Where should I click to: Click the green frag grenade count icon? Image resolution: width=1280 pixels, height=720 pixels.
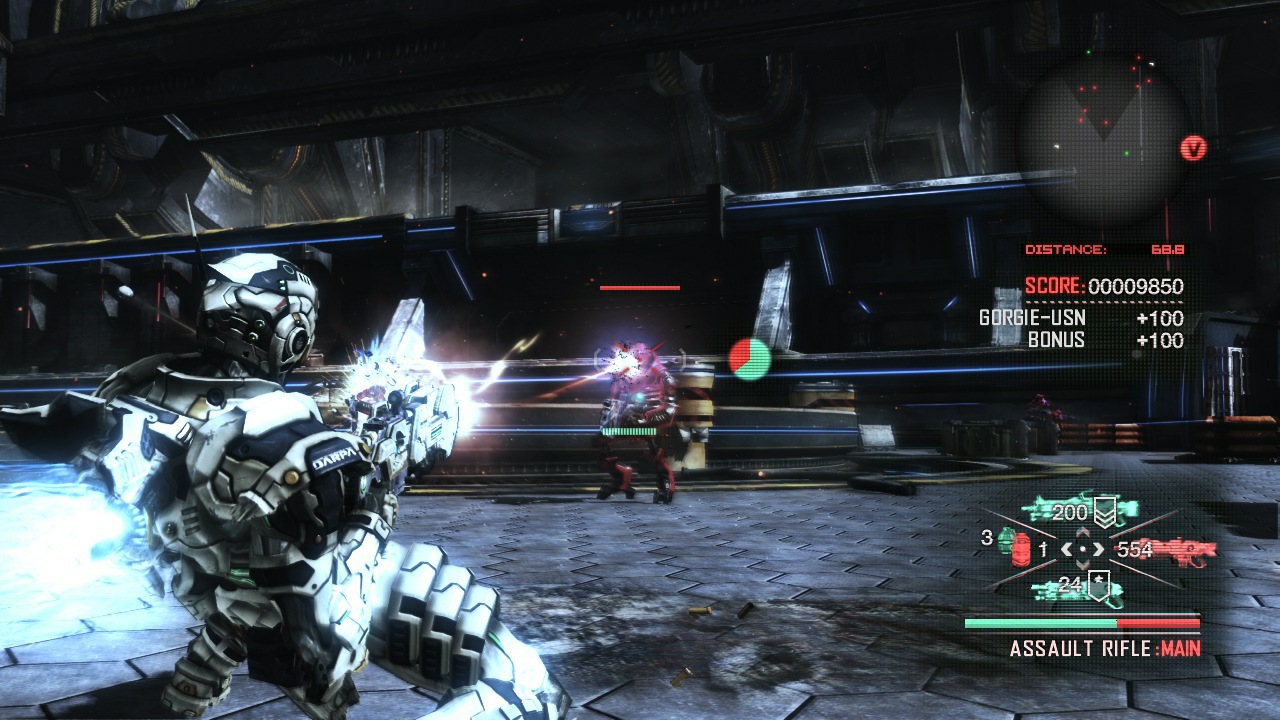click(1004, 541)
